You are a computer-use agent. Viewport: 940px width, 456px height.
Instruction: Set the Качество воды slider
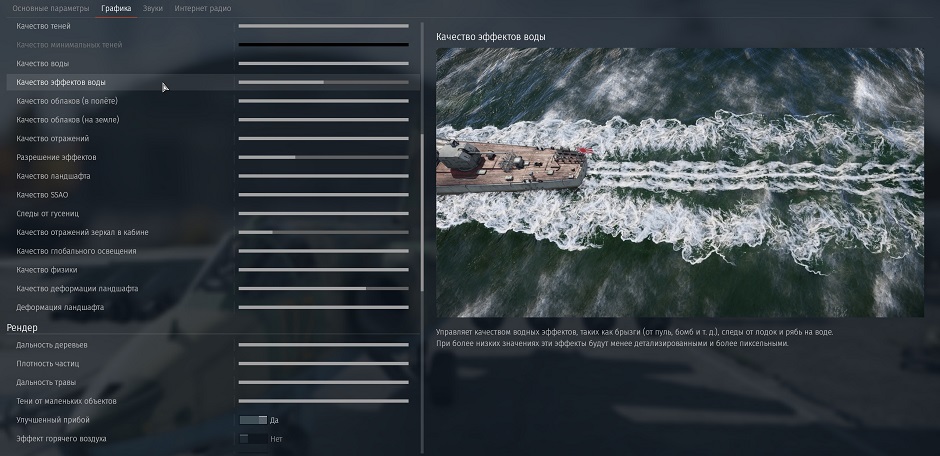323,64
